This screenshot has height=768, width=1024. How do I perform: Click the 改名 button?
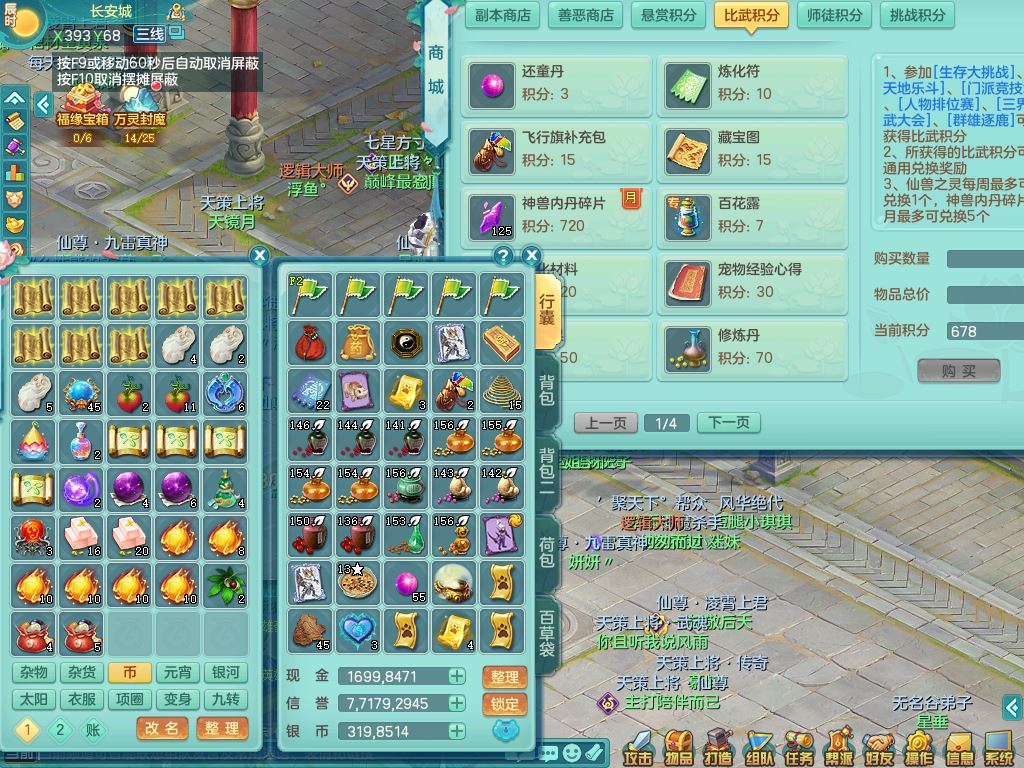(162, 728)
